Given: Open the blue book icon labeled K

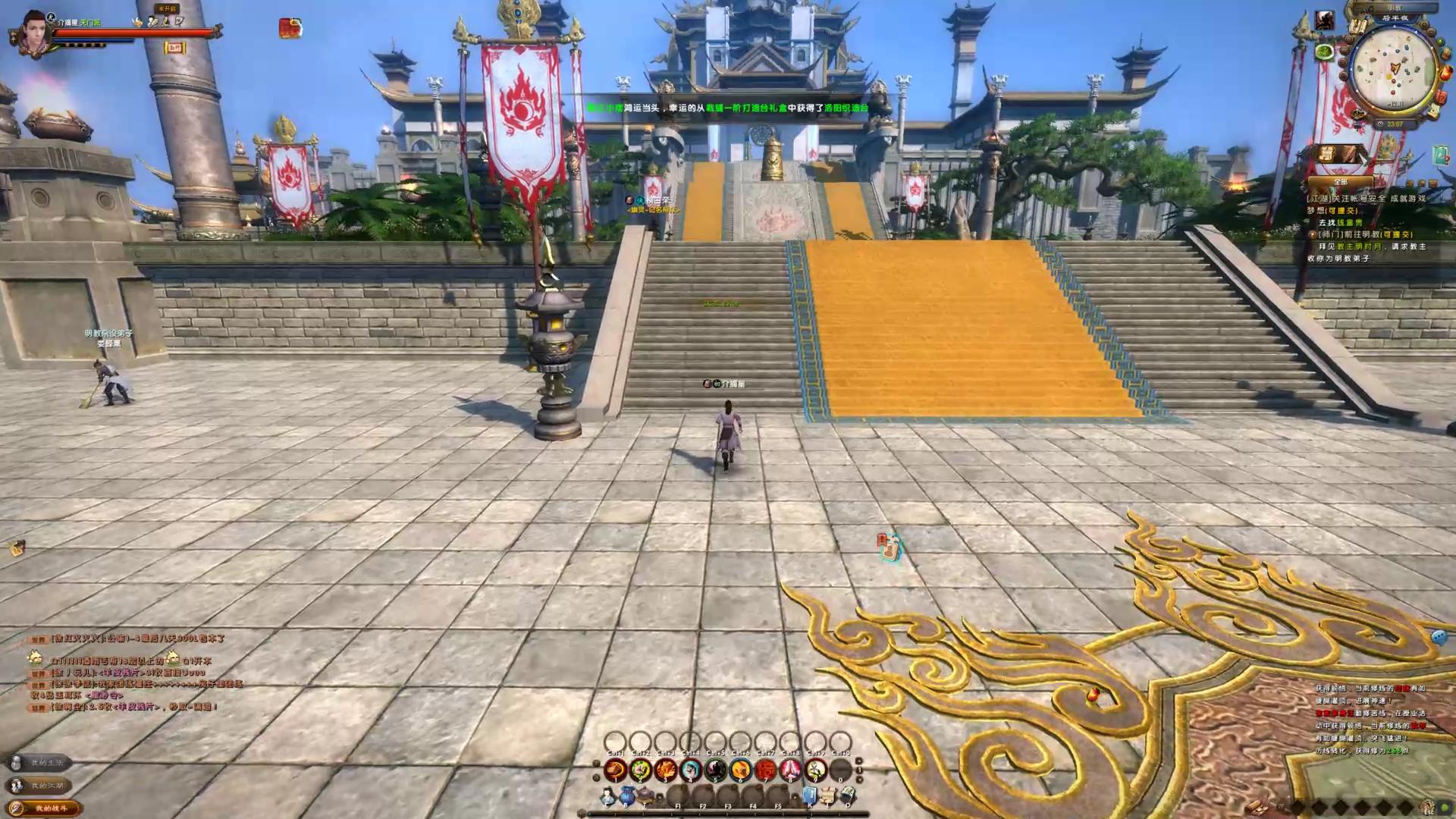Looking at the screenshot, I should pyautogui.click(x=809, y=796).
